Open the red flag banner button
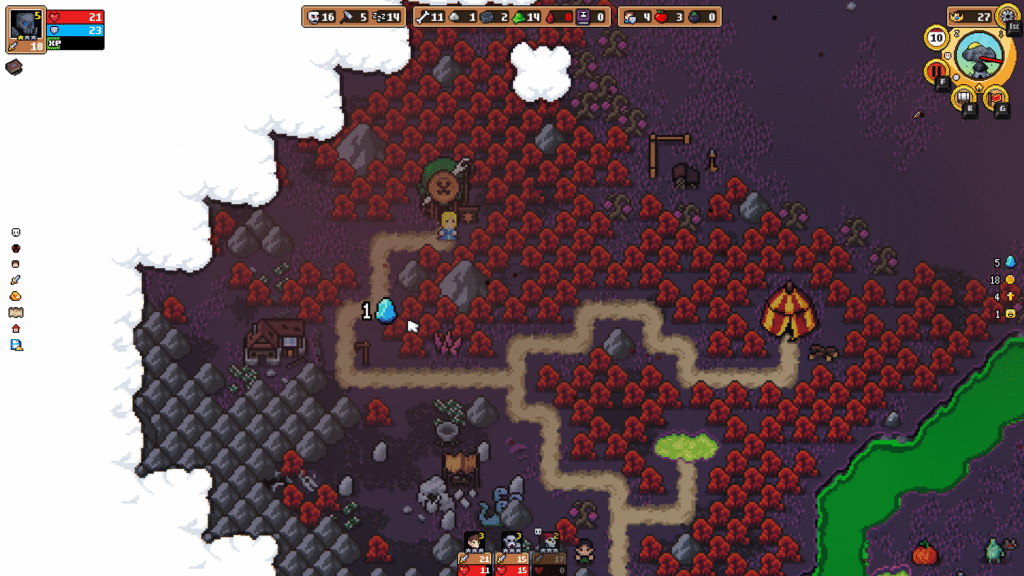Image resolution: width=1024 pixels, height=576 pixels. pyautogui.click(x=995, y=98)
